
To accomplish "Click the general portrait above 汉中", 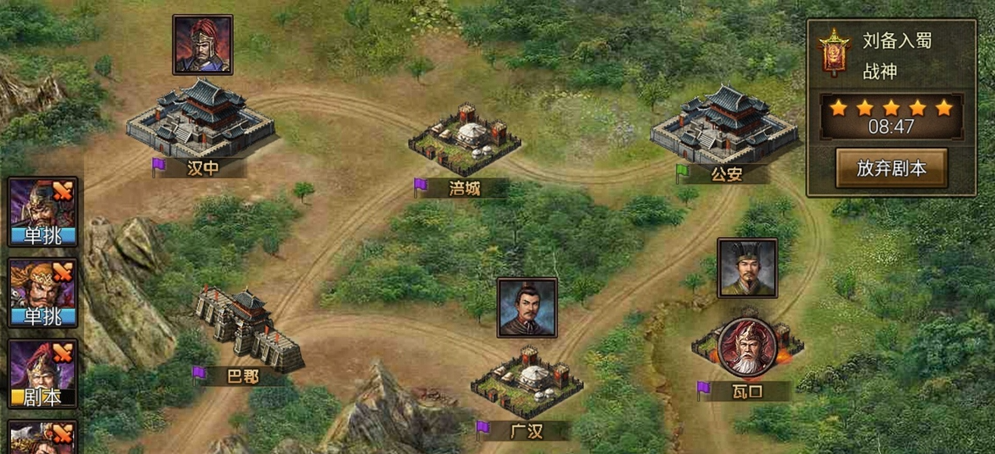I will coord(202,45).
